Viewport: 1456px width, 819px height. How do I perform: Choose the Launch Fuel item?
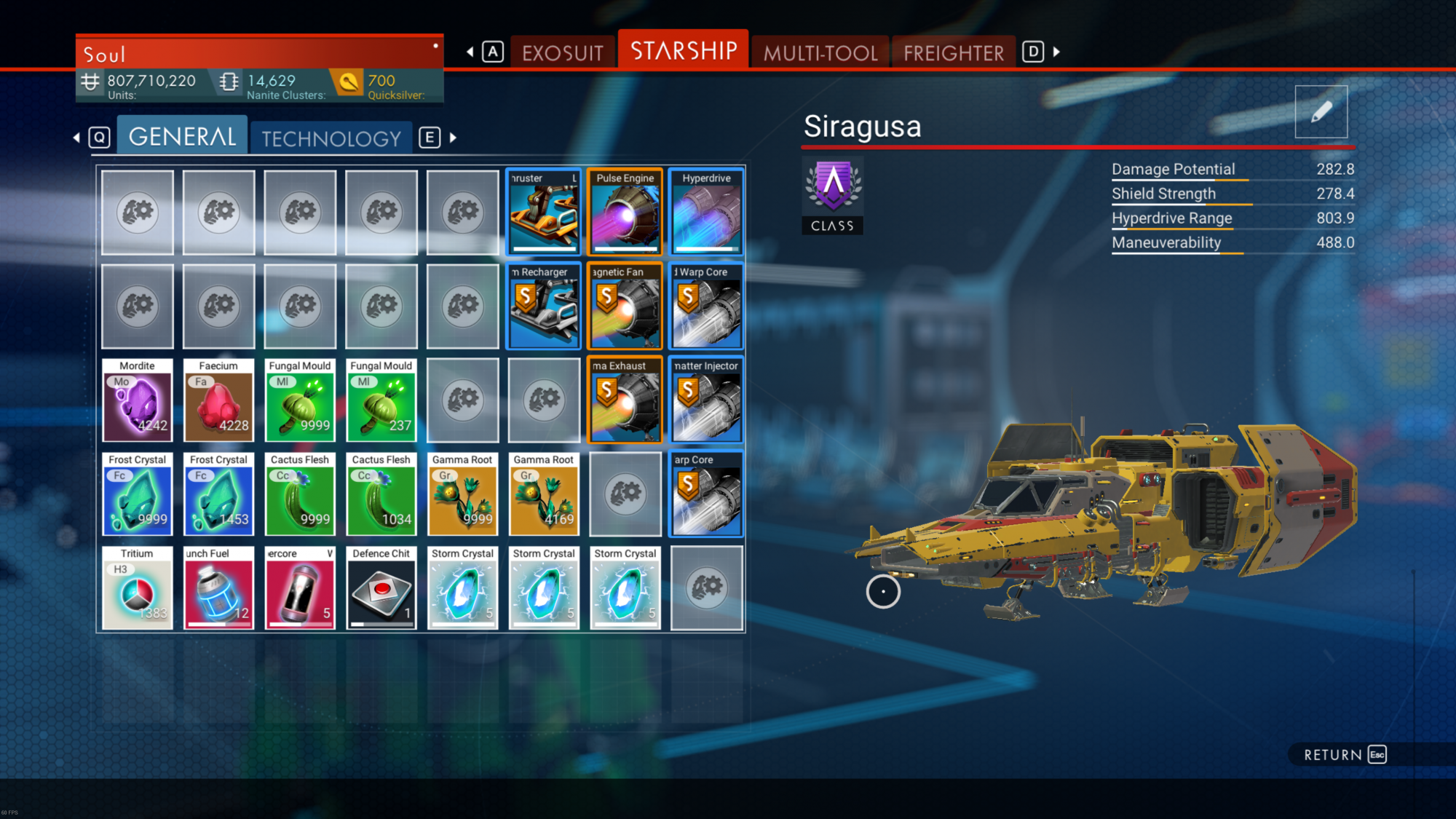pyautogui.click(x=218, y=587)
